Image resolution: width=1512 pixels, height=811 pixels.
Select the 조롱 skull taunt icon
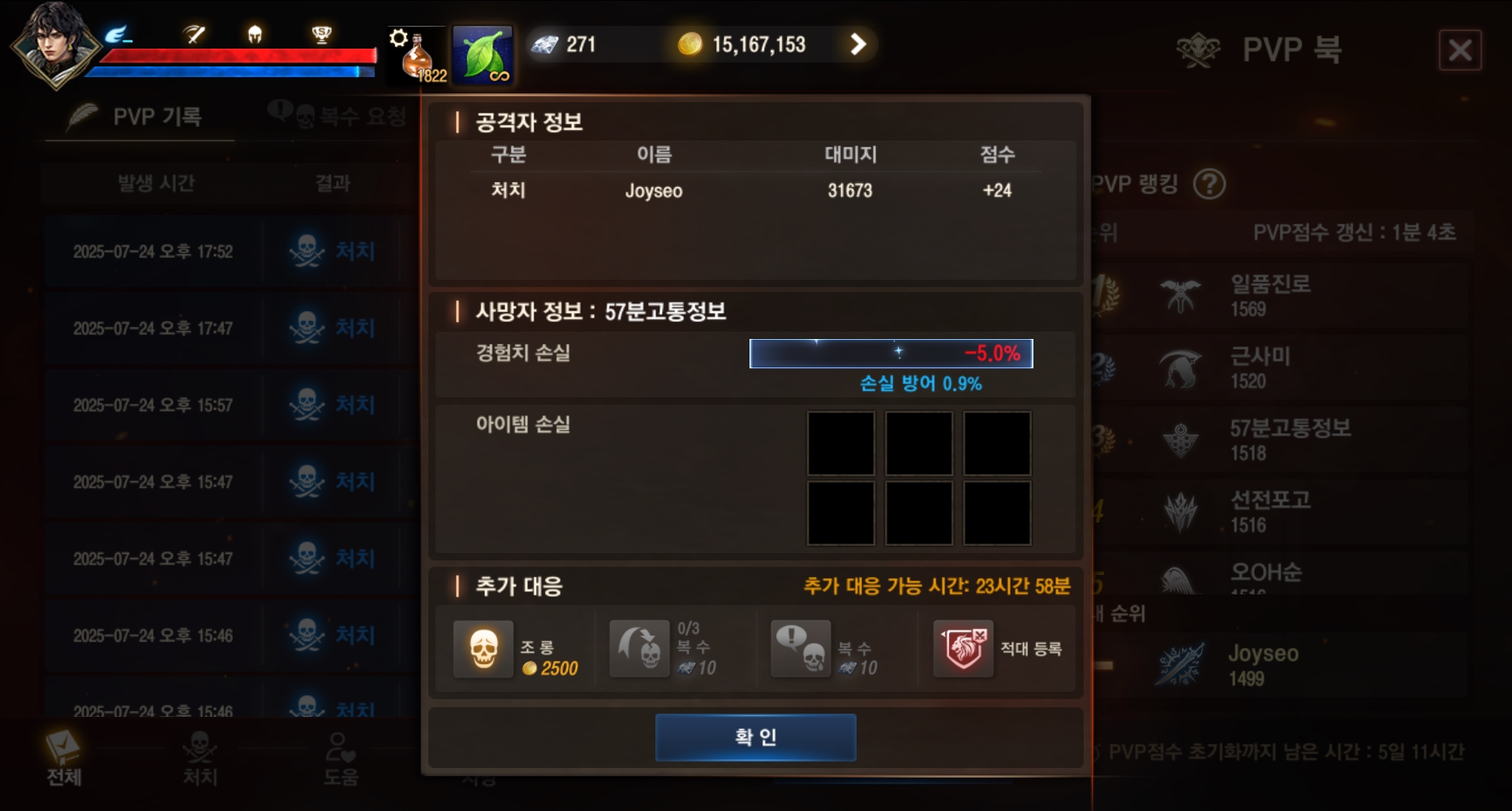(483, 649)
